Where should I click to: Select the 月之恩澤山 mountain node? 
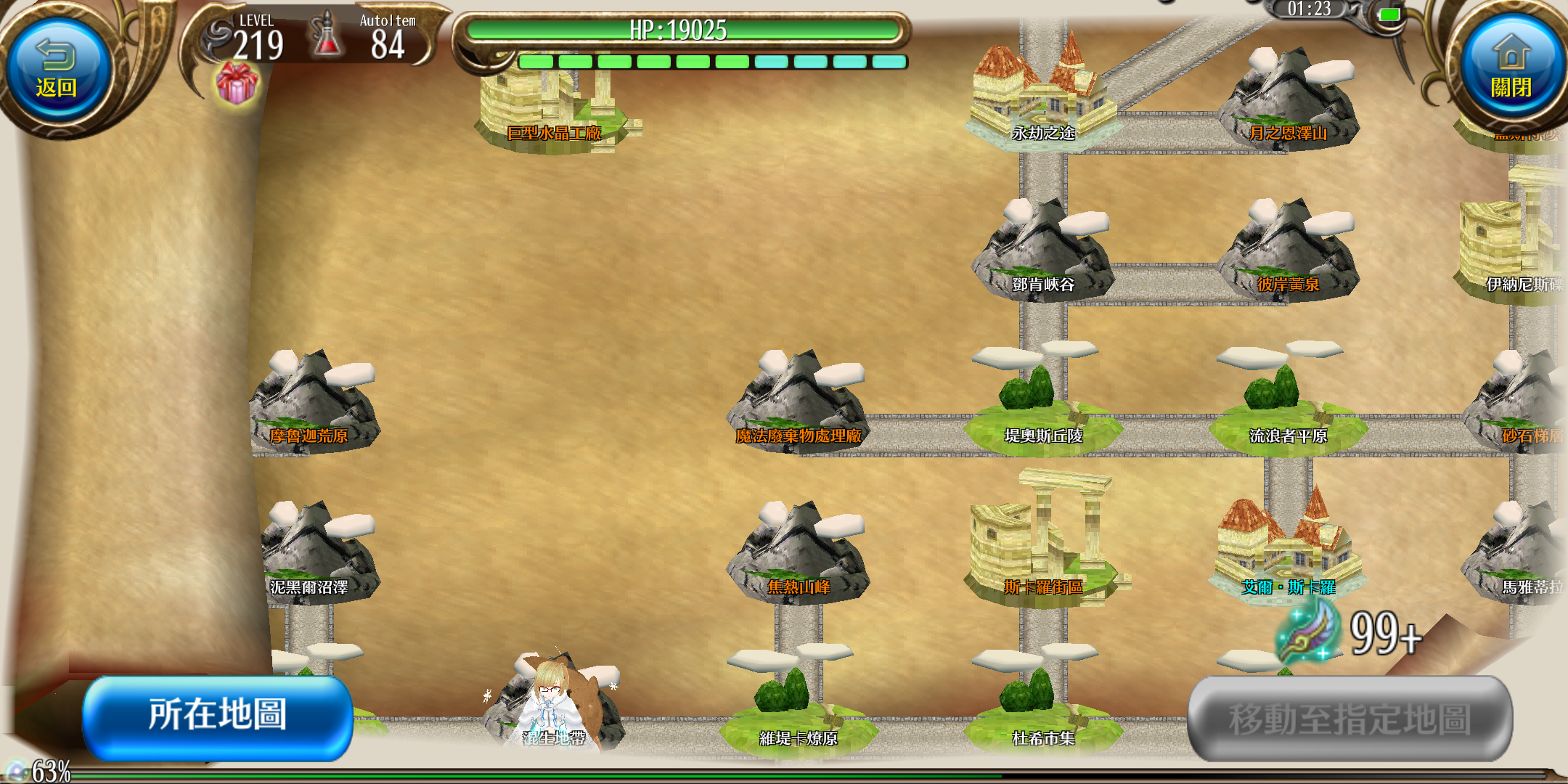(1288, 102)
